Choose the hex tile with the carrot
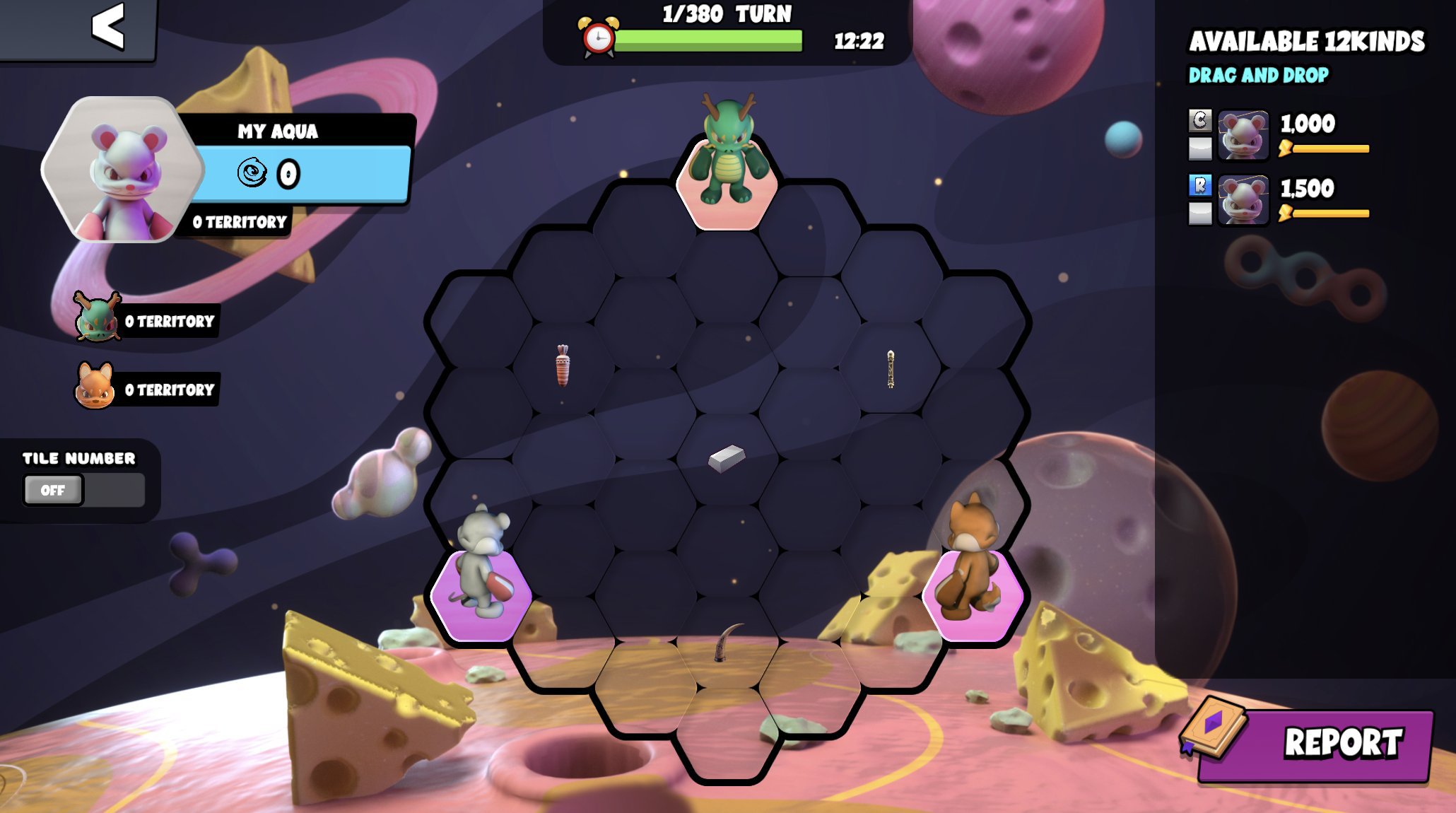Viewport: 1456px width, 813px height. point(563,366)
